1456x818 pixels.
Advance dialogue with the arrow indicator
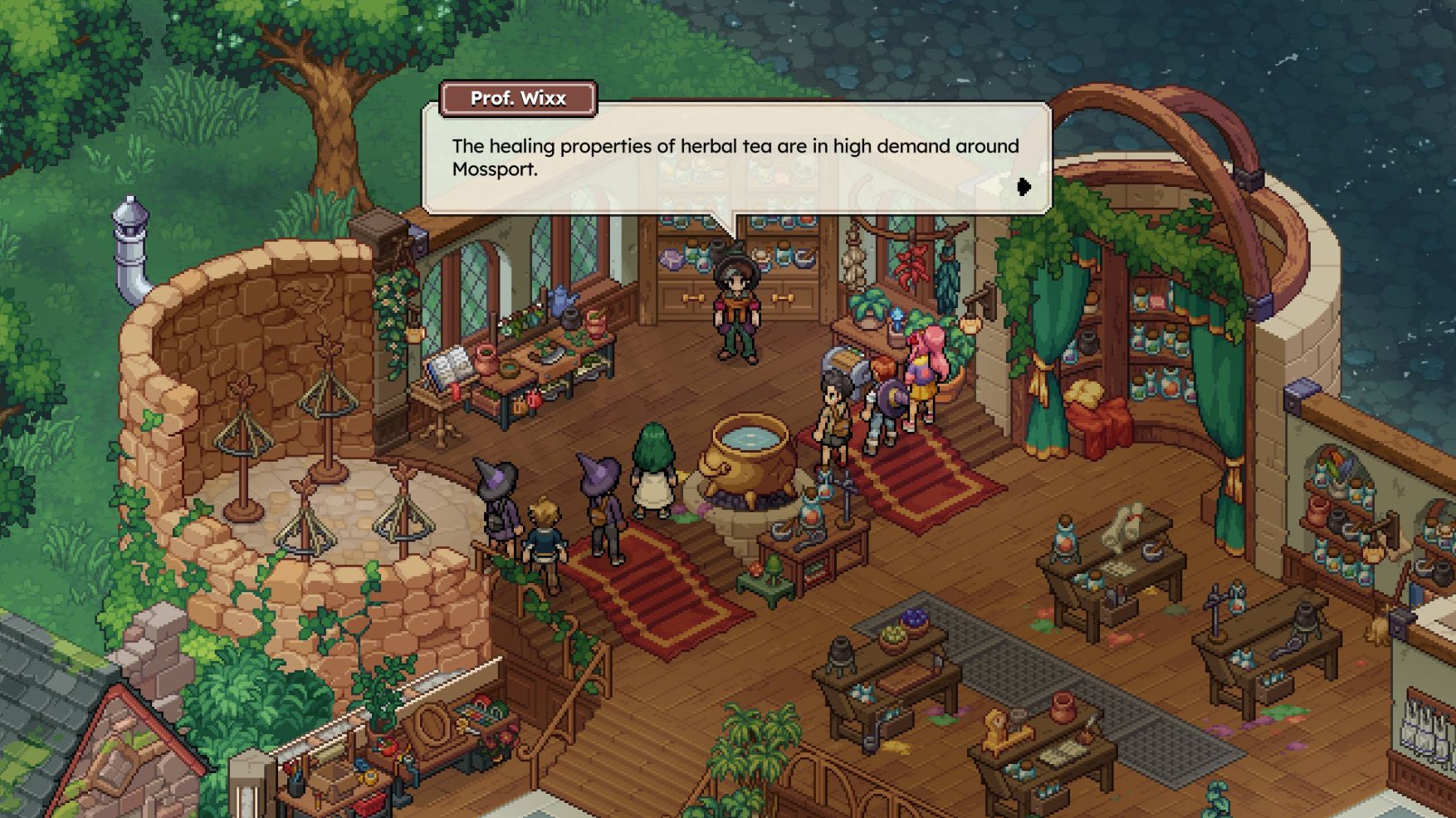1024,187
